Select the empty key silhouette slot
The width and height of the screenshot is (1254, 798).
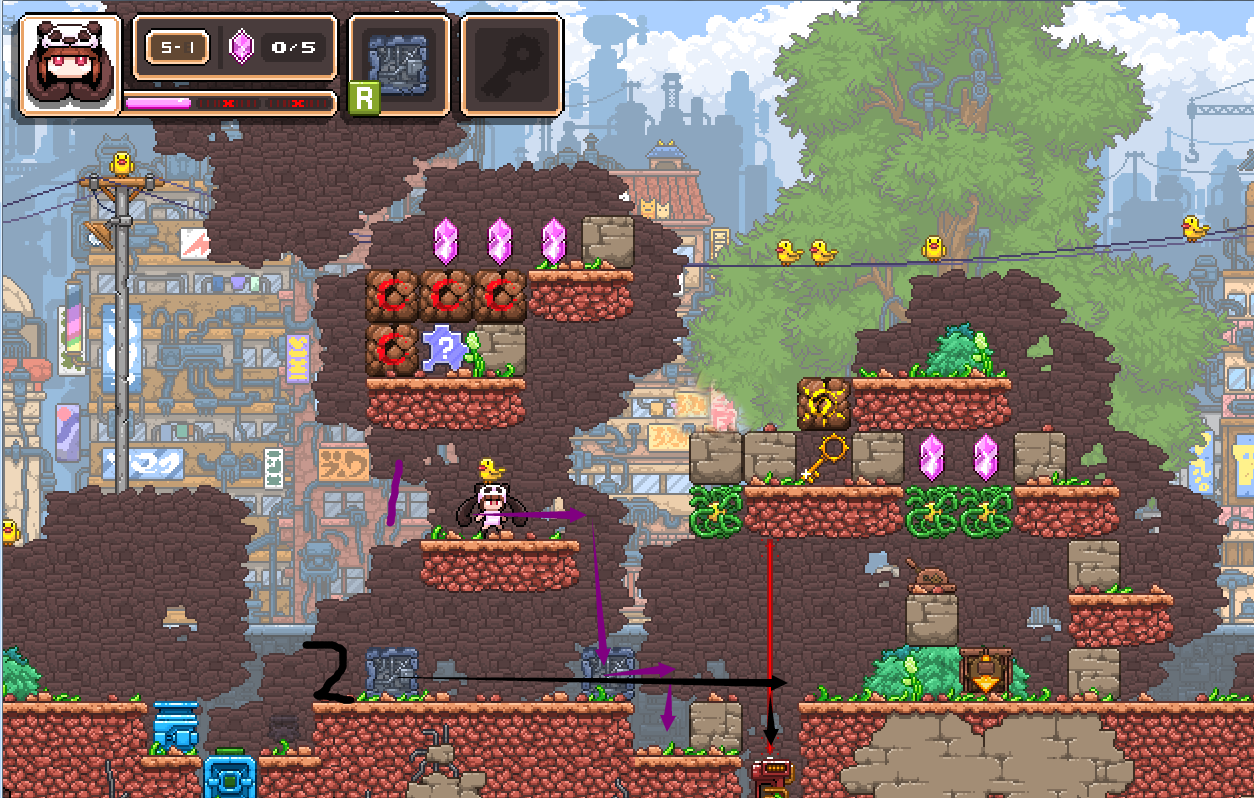(x=511, y=64)
